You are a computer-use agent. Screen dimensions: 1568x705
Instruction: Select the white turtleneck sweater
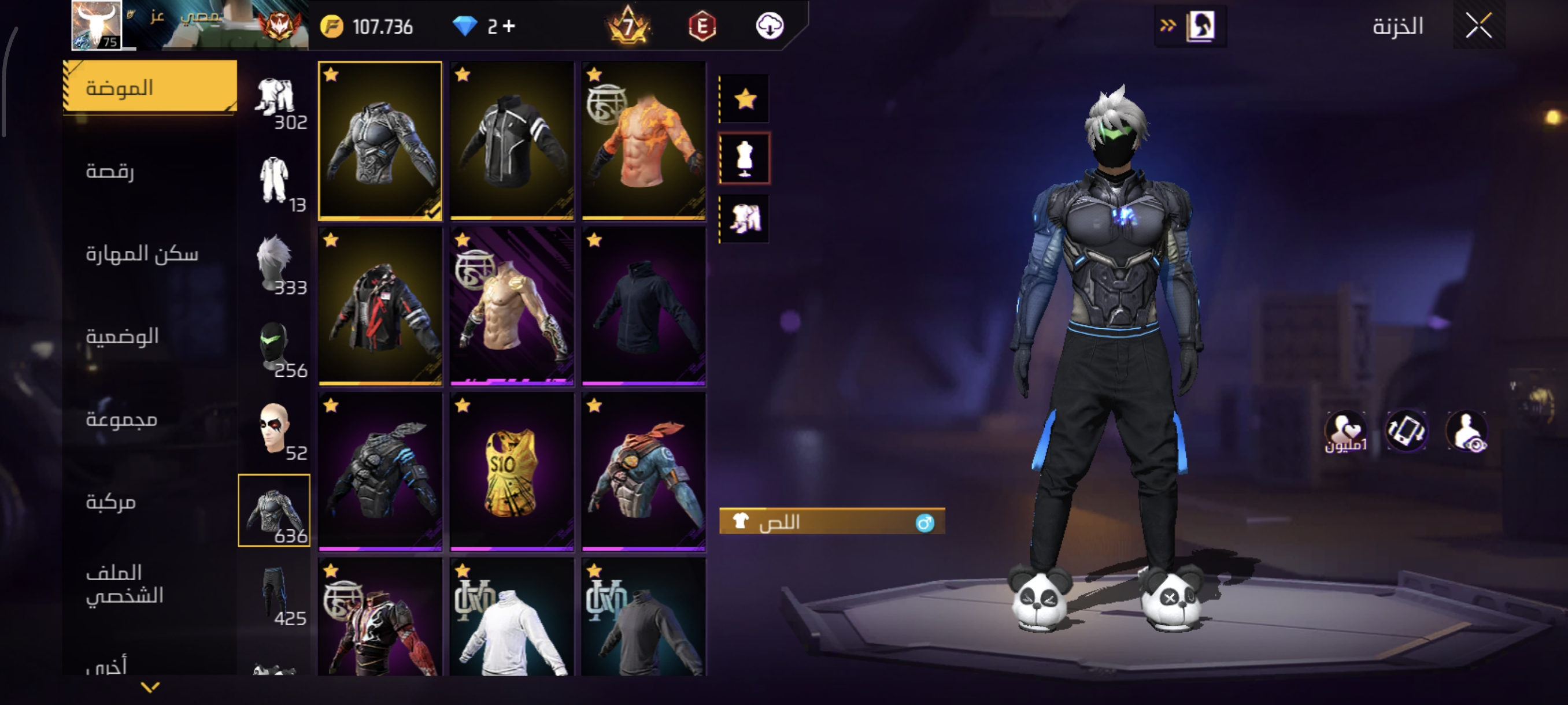[511, 617]
